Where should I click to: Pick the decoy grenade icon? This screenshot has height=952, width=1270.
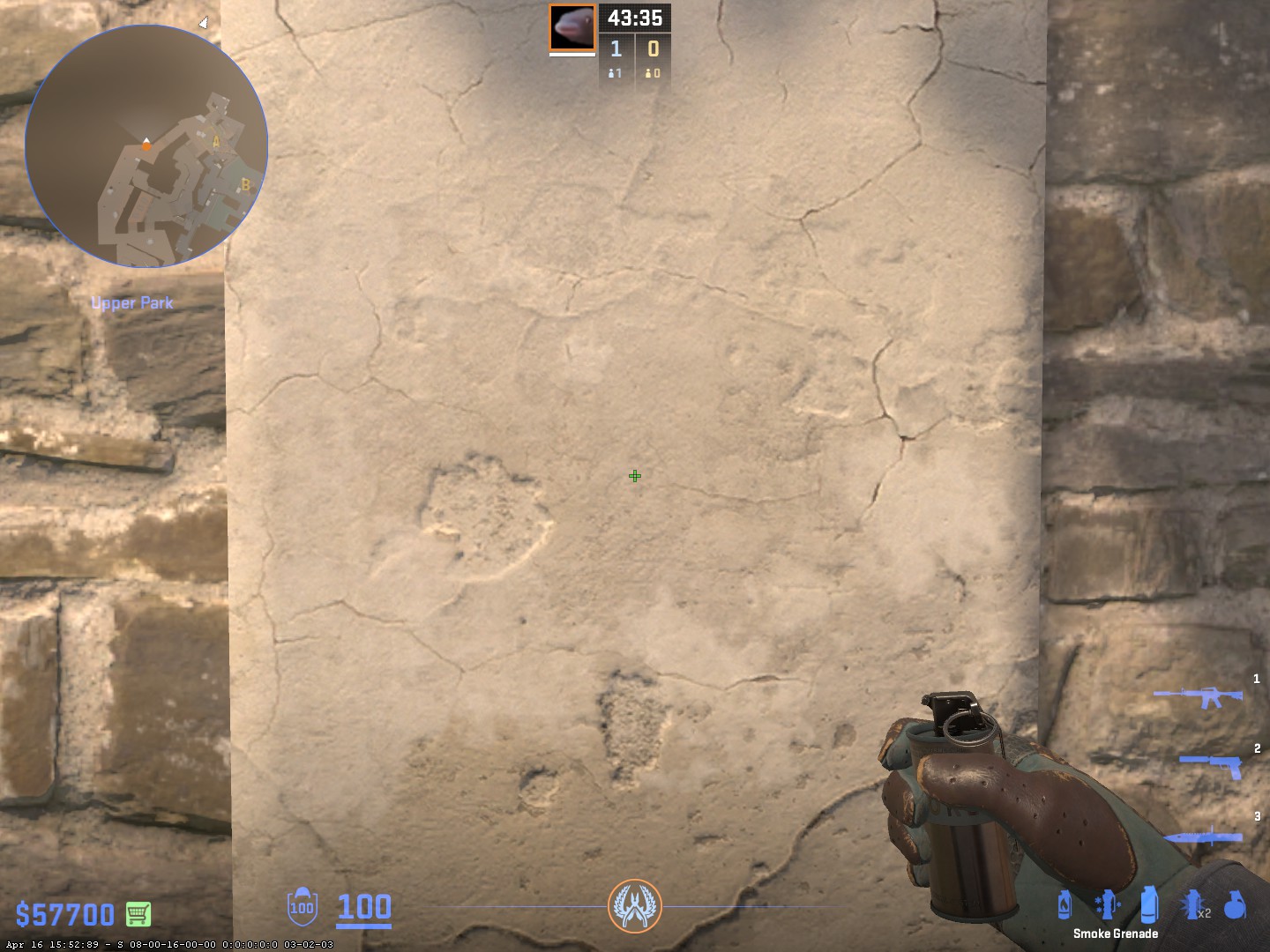coord(1106,904)
